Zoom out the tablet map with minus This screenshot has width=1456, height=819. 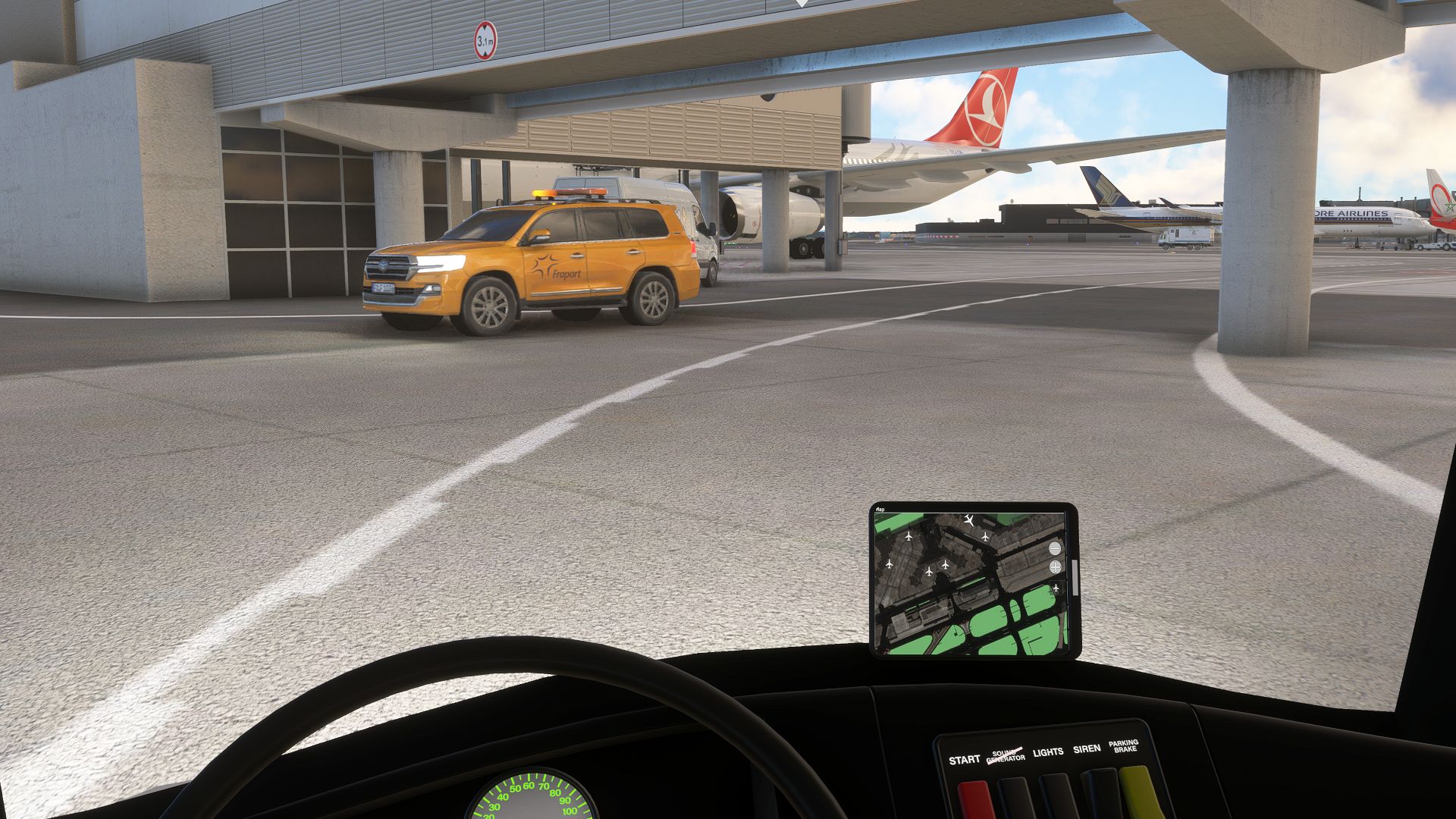click(1055, 548)
